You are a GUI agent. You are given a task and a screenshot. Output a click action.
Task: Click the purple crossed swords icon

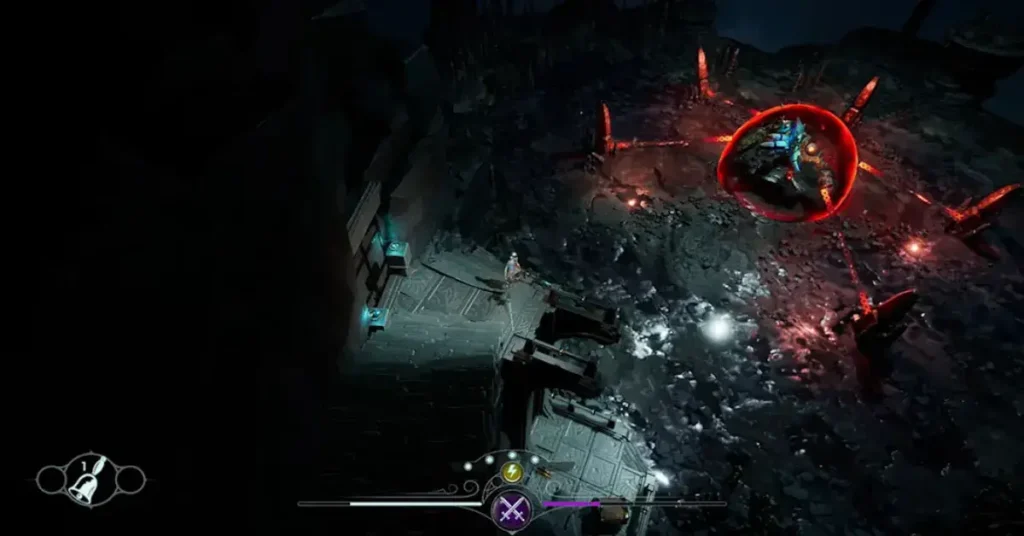[x=512, y=508]
